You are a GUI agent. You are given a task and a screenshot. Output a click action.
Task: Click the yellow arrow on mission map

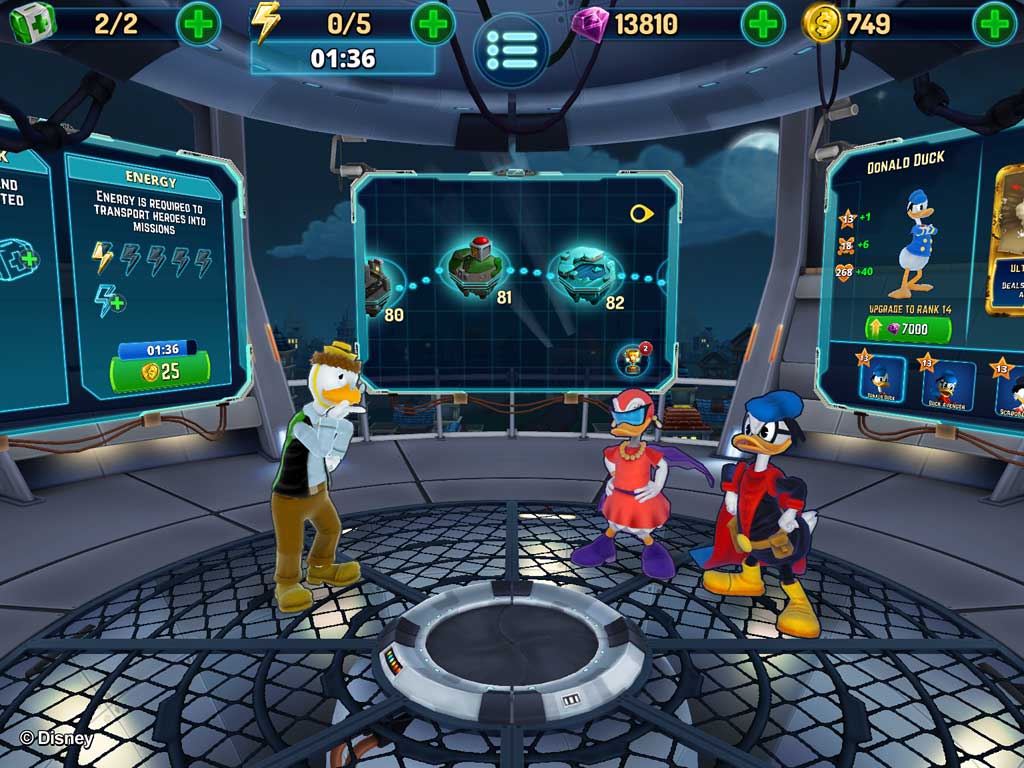pyautogui.click(x=641, y=213)
